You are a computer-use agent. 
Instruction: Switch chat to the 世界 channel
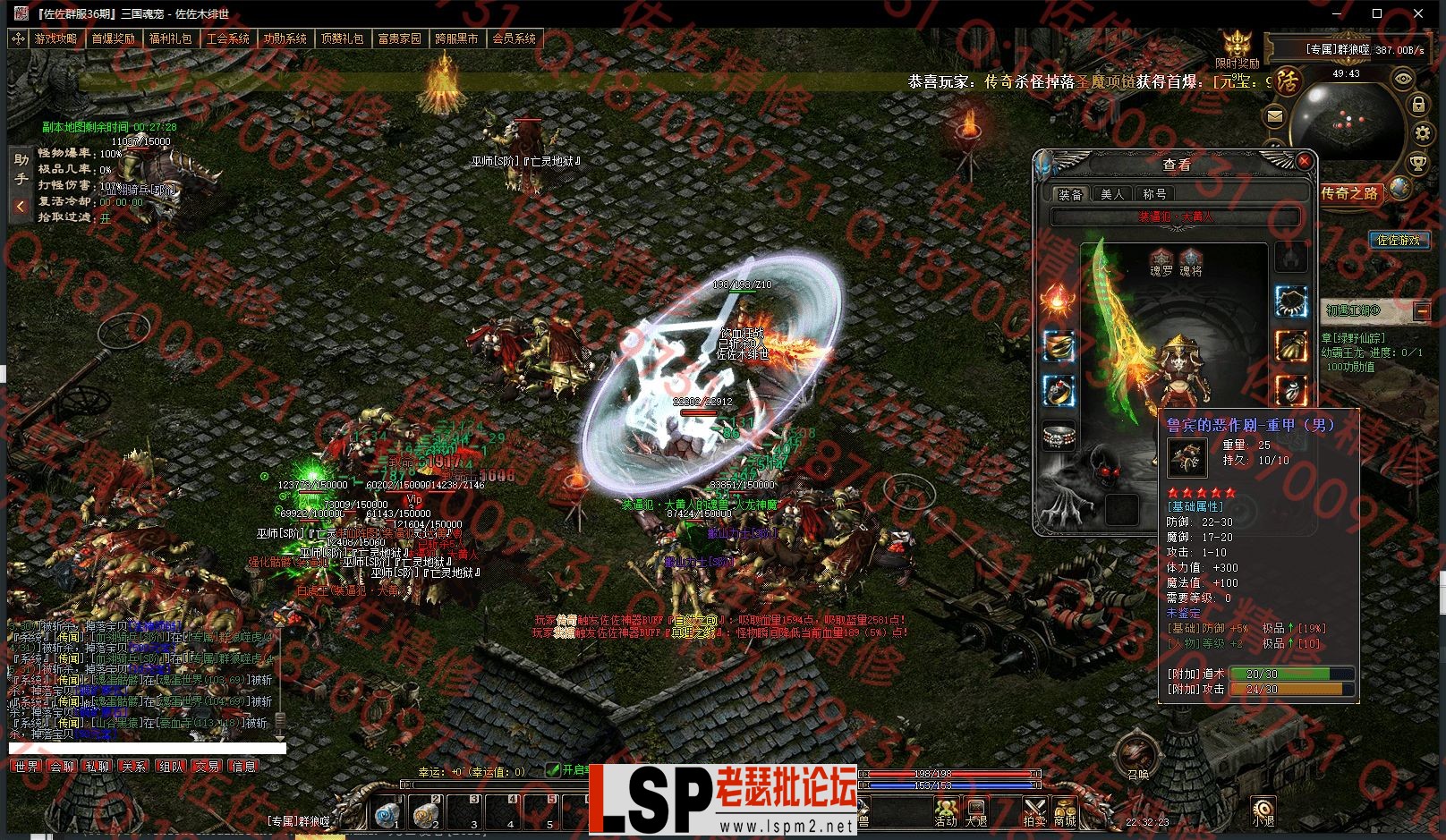(x=27, y=767)
